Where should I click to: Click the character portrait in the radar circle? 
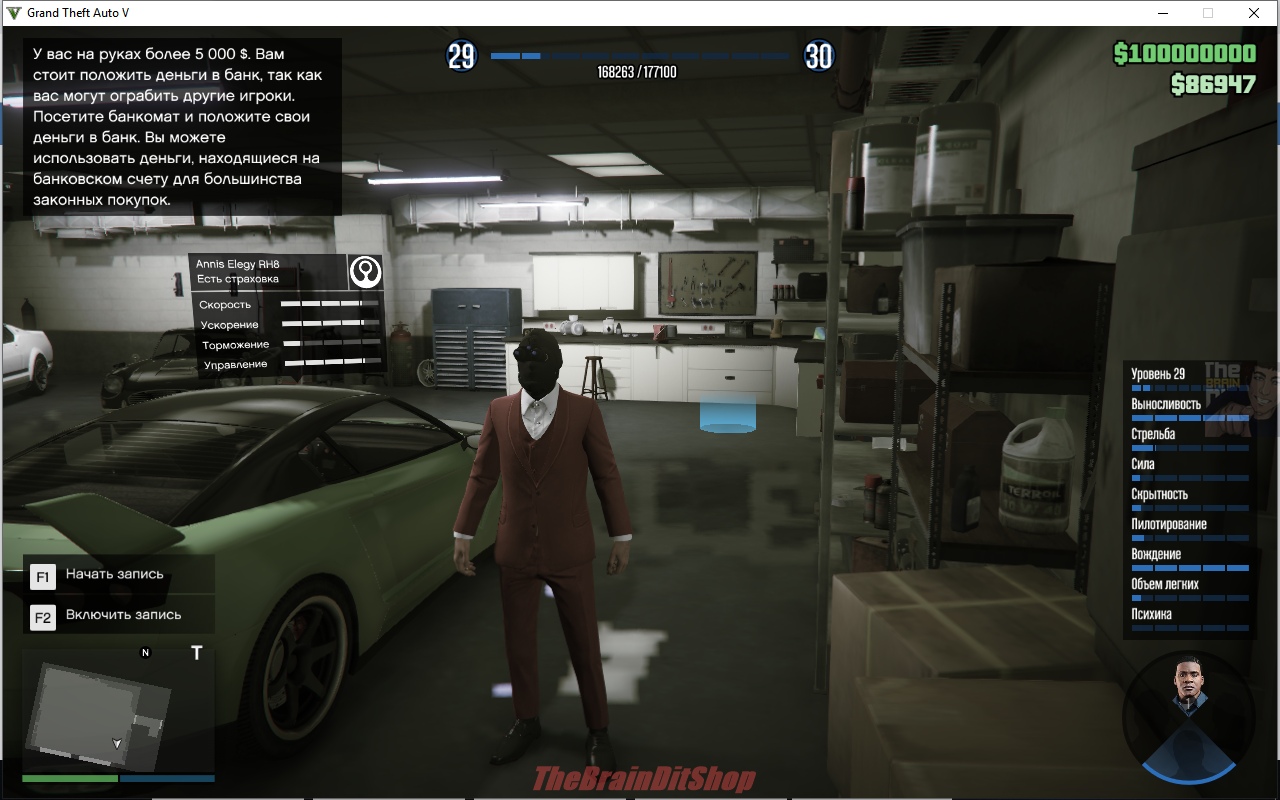pyautogui.click(x=1189, y=692)
